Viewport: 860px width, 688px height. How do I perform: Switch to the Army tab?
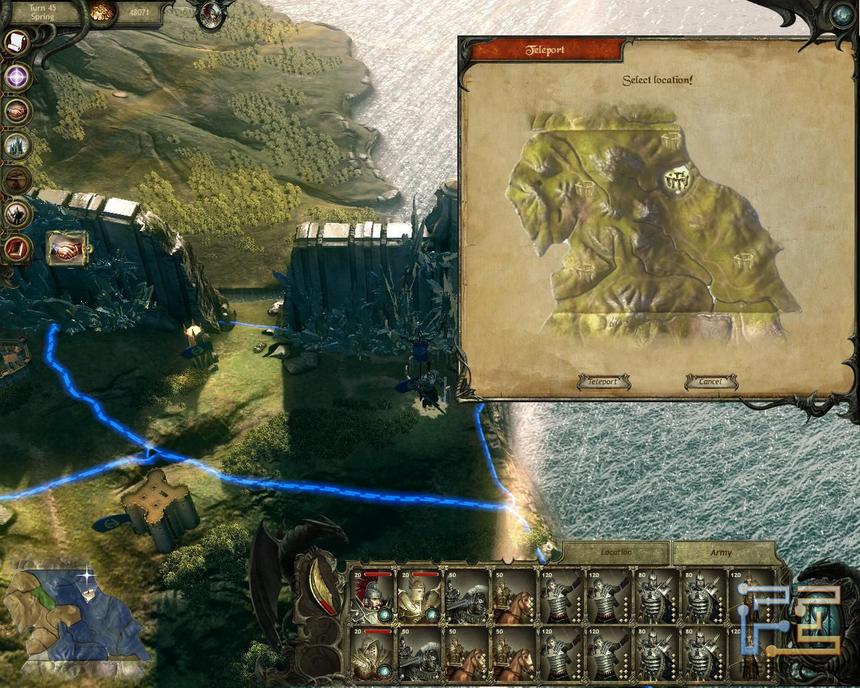pos(721,552)
